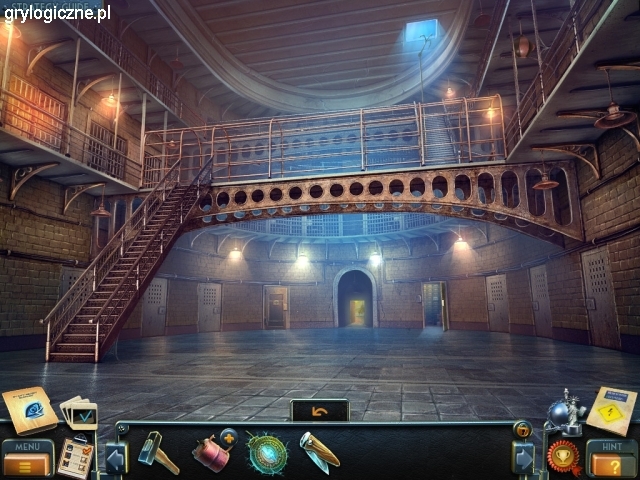Choose the feather-shaped inventory item
640x480 pixels.
(x=319, y=451)
